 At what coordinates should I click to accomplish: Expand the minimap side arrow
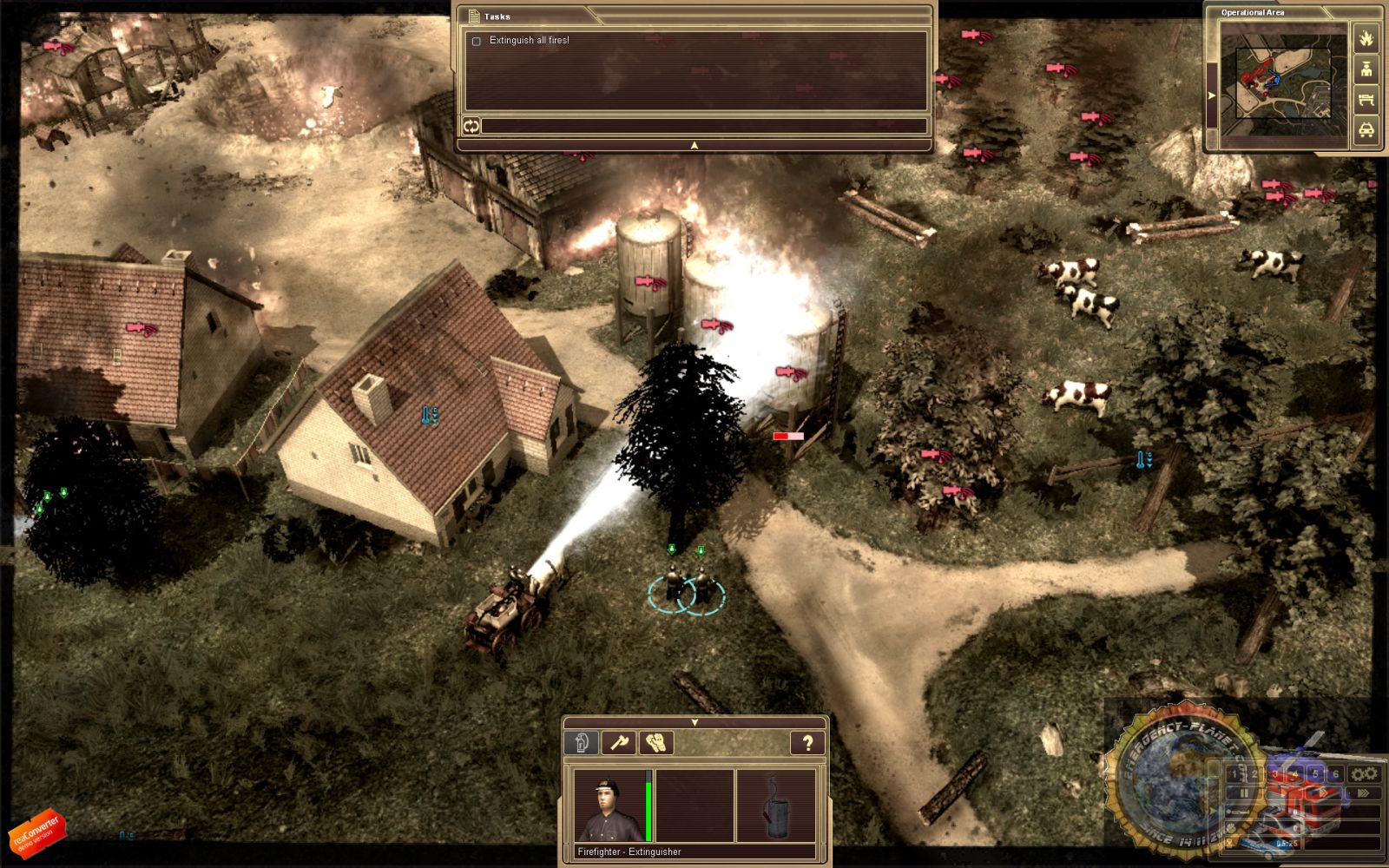[x=1212, y=95]
